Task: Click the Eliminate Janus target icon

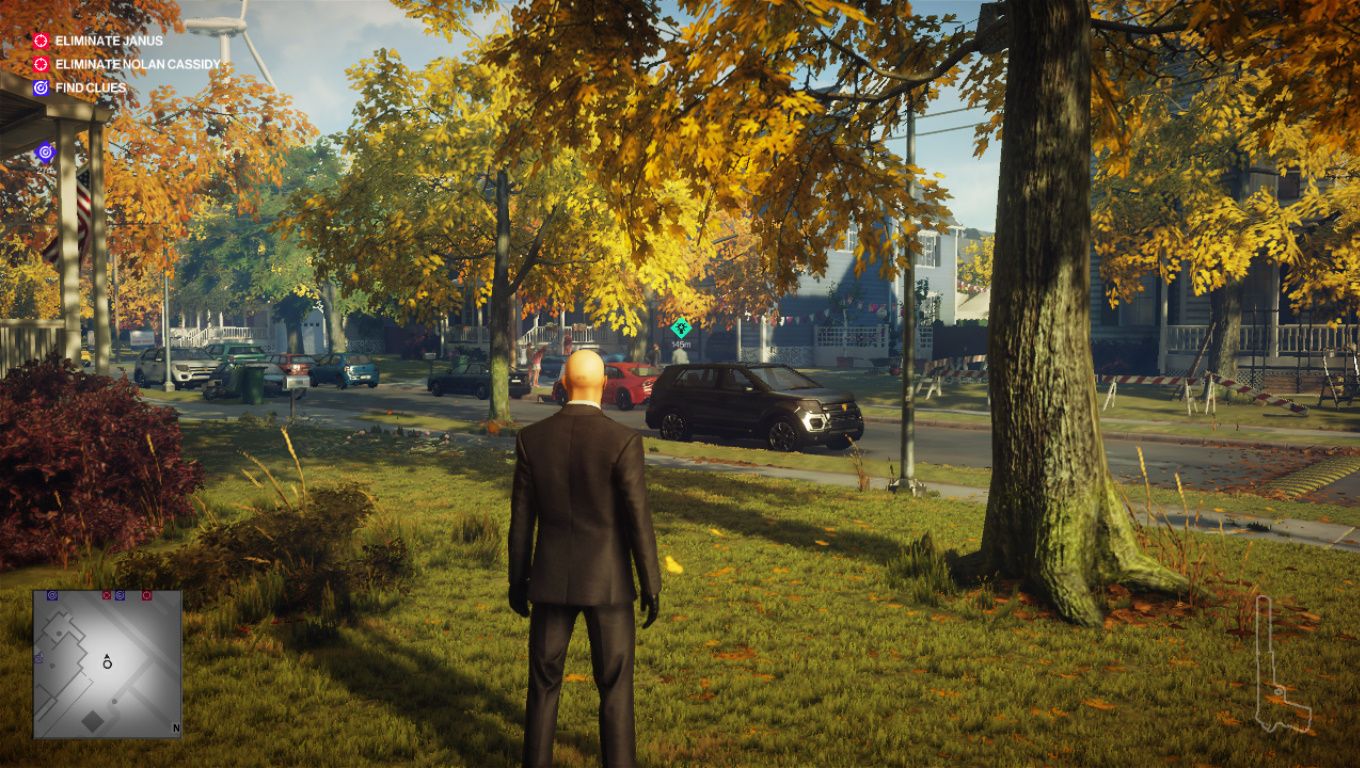Action: 41,40
